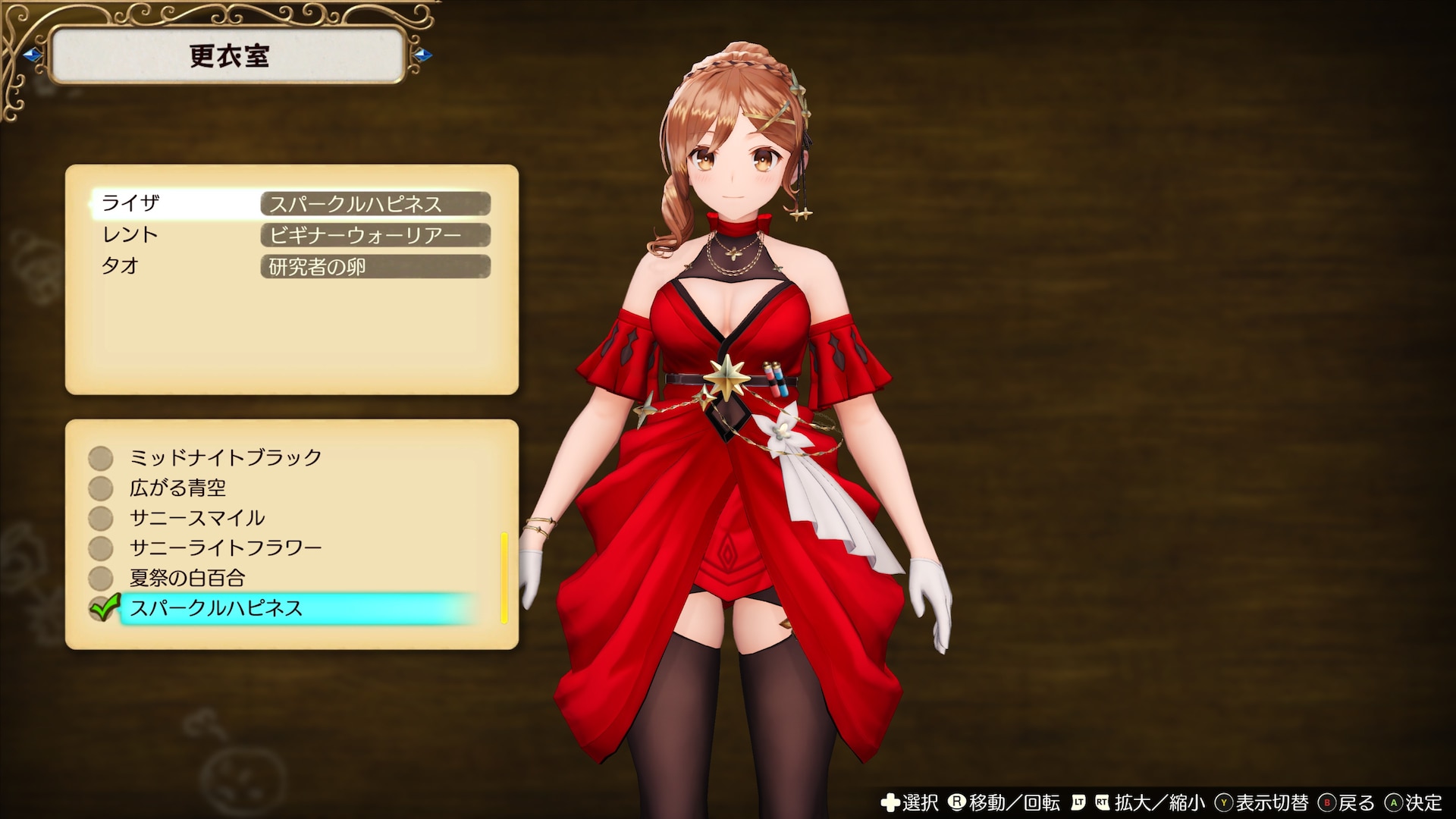Image resolution: width=1456 pixels, height=819 pixels.
Task: Choose the タオ character row
Action: point(292,266)
